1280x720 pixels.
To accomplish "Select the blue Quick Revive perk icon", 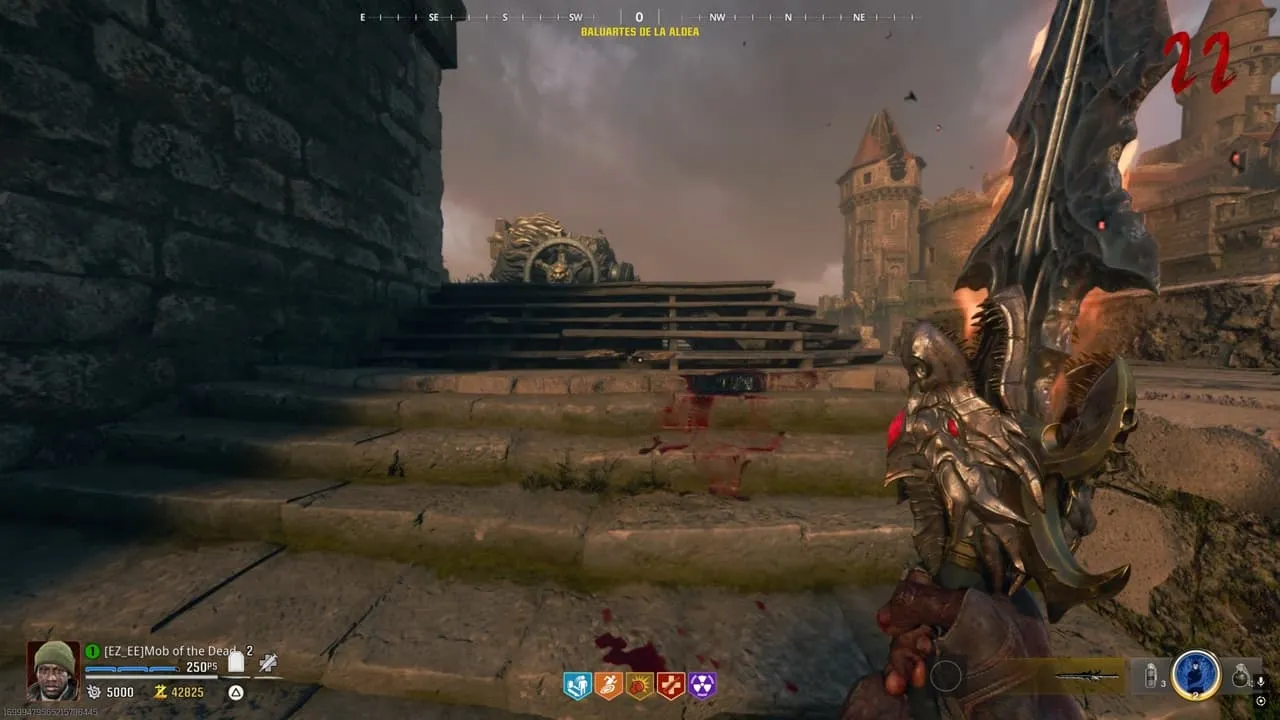I will point(577,685).
